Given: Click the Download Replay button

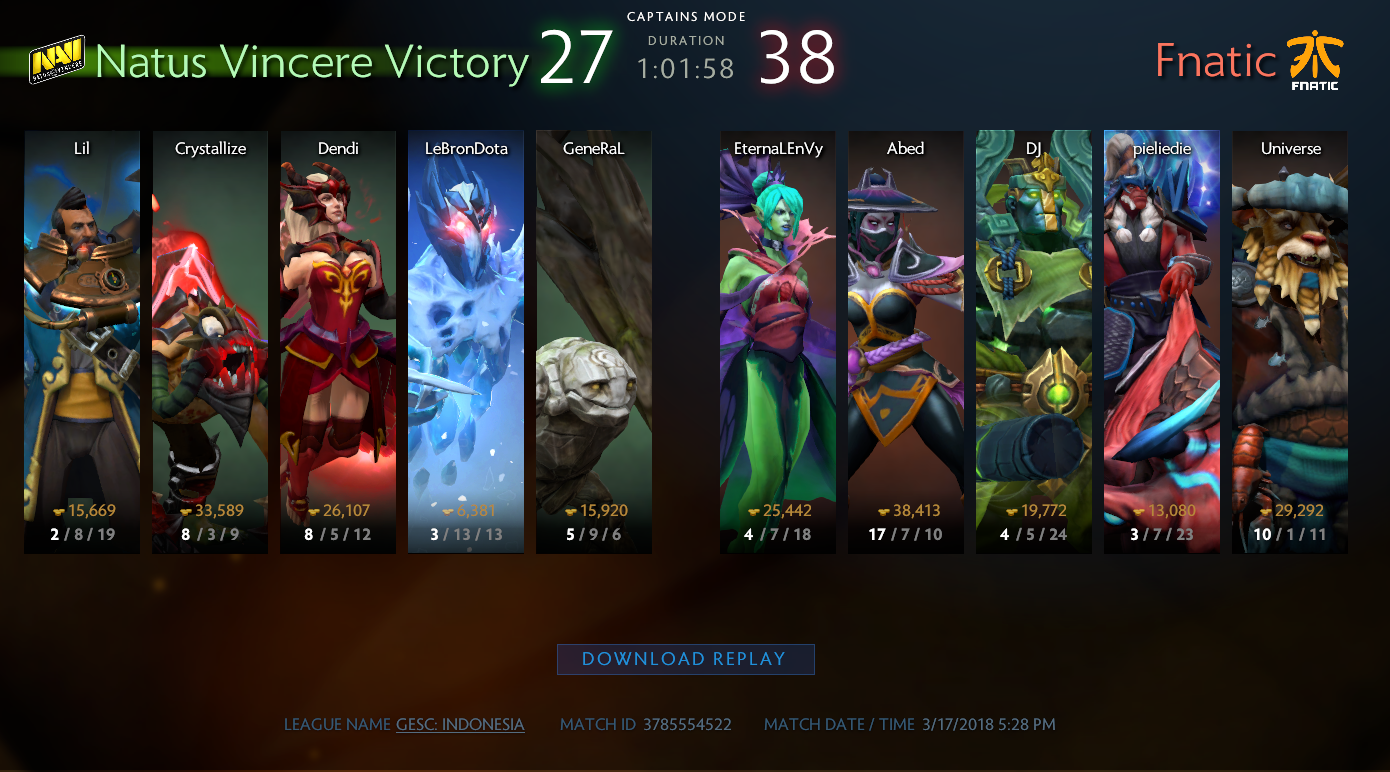Looking at the screenshot, I should point(685,659).
